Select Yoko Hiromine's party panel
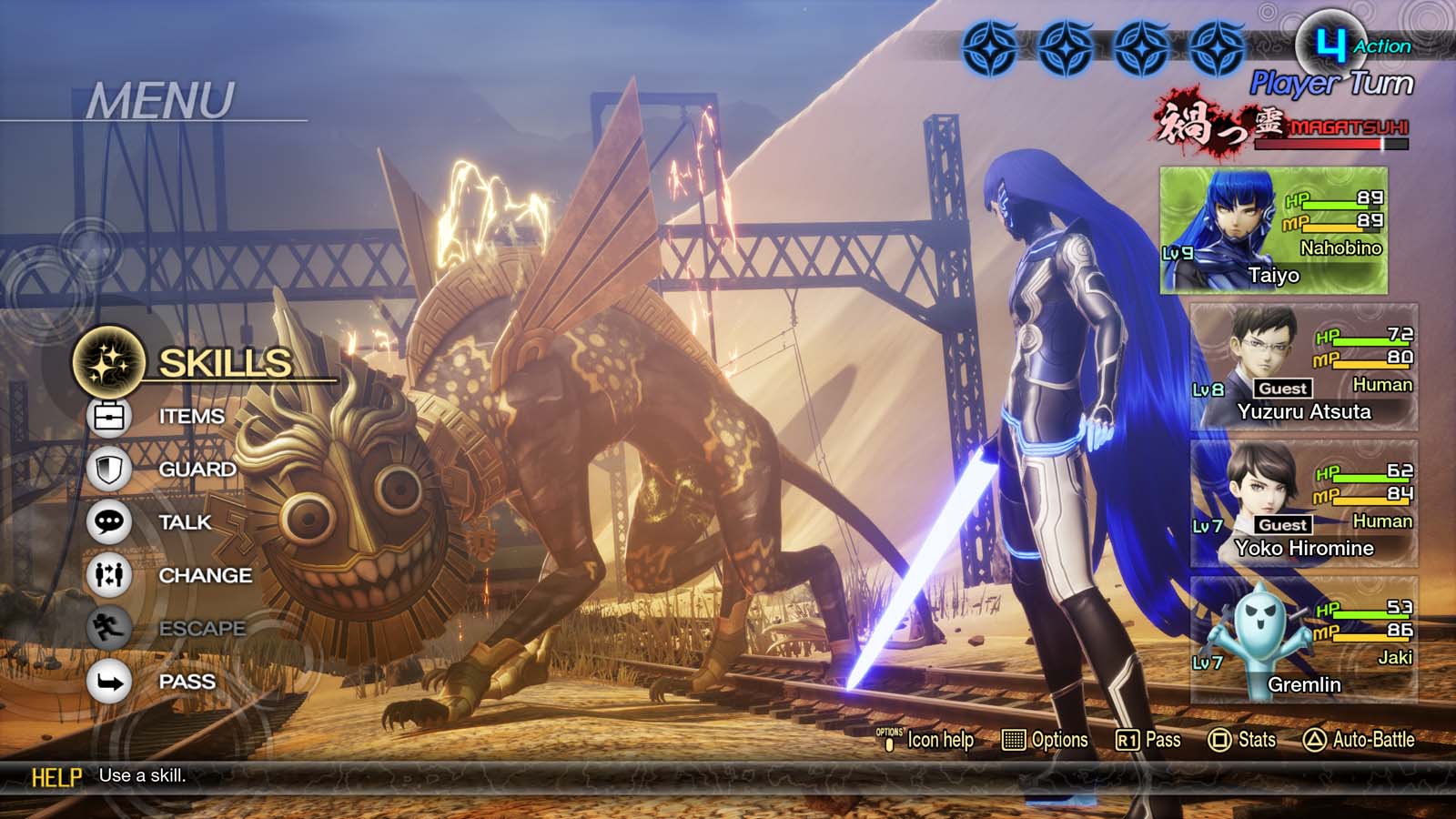The width and height of the screenshot is (1456, 819). [1303, 504]
